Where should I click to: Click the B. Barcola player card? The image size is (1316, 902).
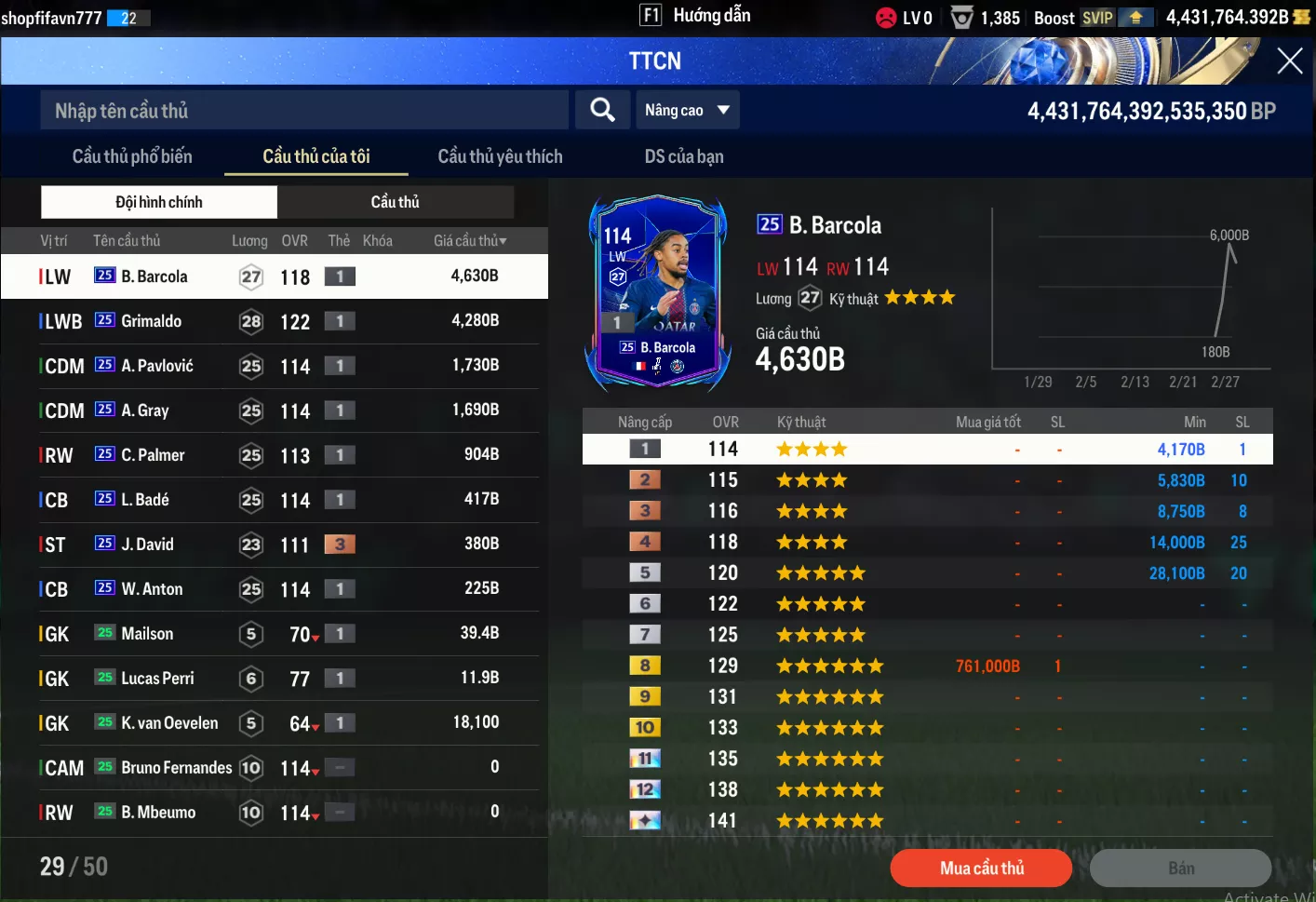tap(658, 292)
